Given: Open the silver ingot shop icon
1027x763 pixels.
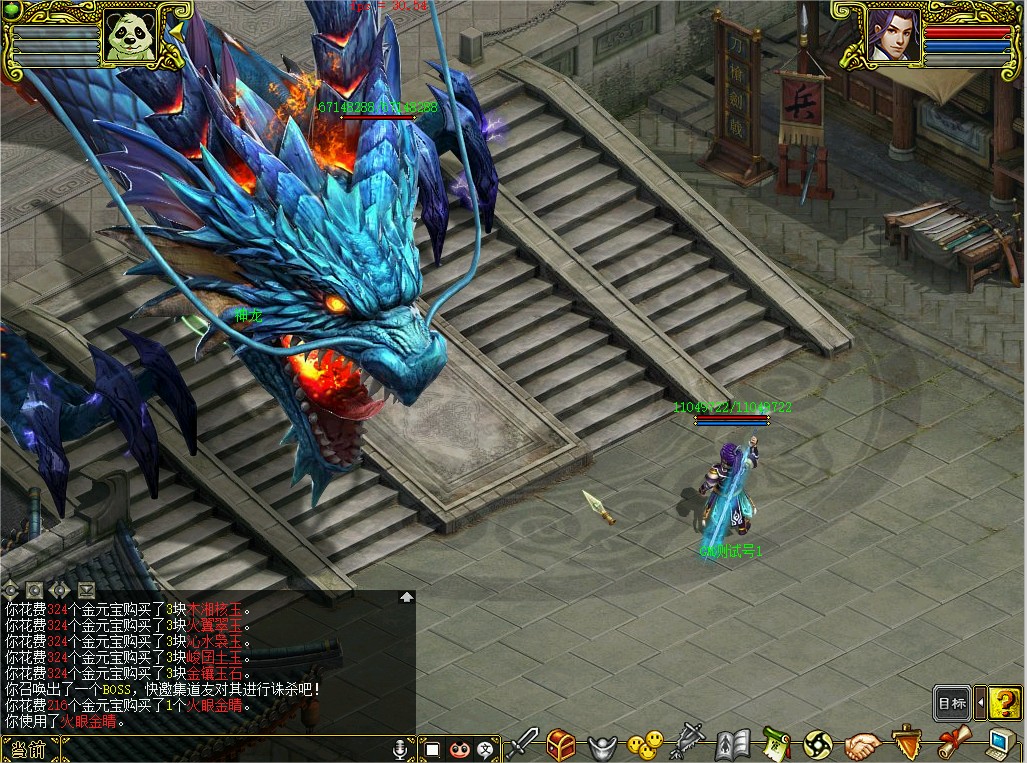Looking at the screenshot, I should (x=600, y=745).
